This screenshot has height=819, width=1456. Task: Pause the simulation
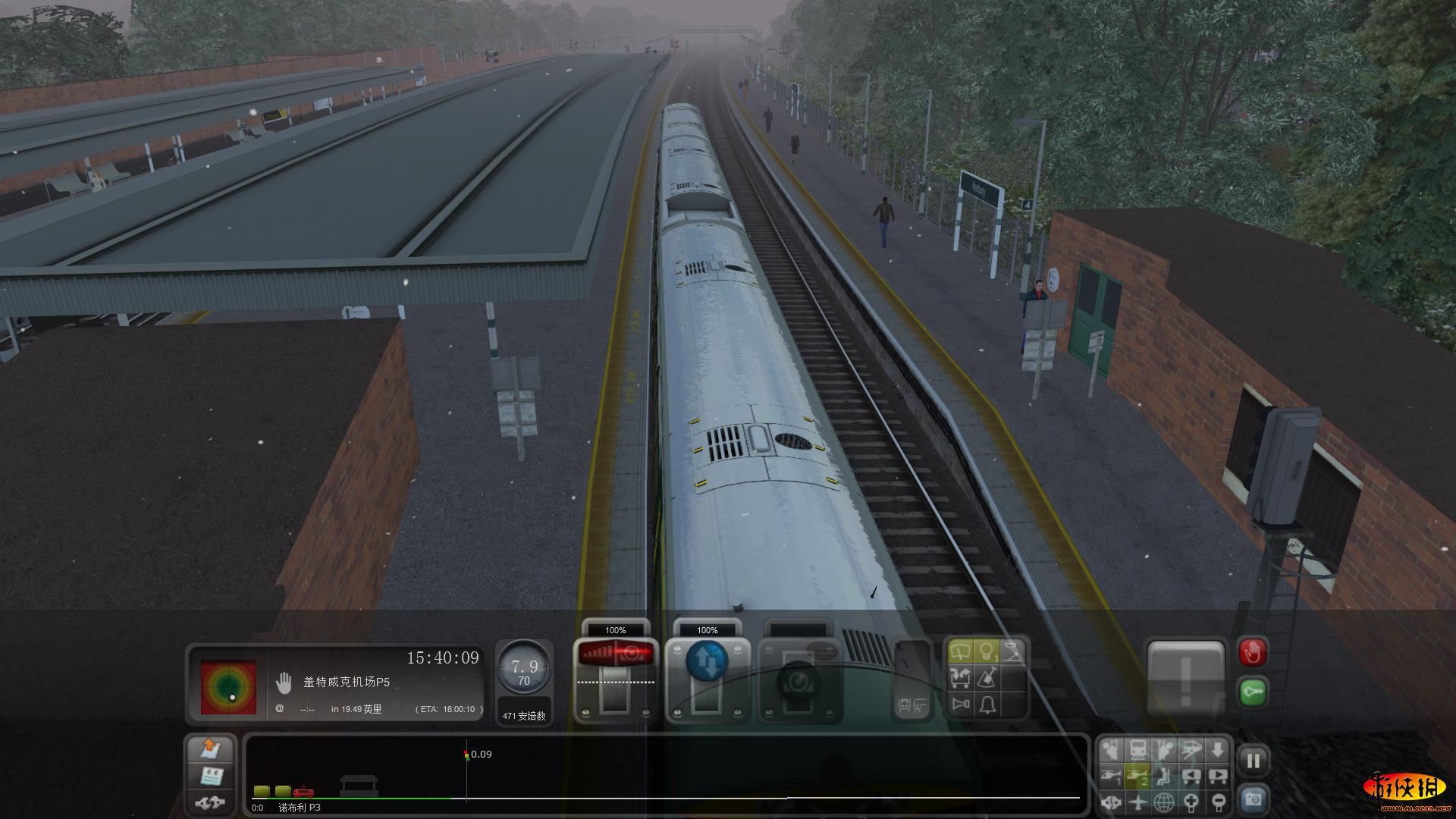pyautogui.click(x=1253, y=761)
